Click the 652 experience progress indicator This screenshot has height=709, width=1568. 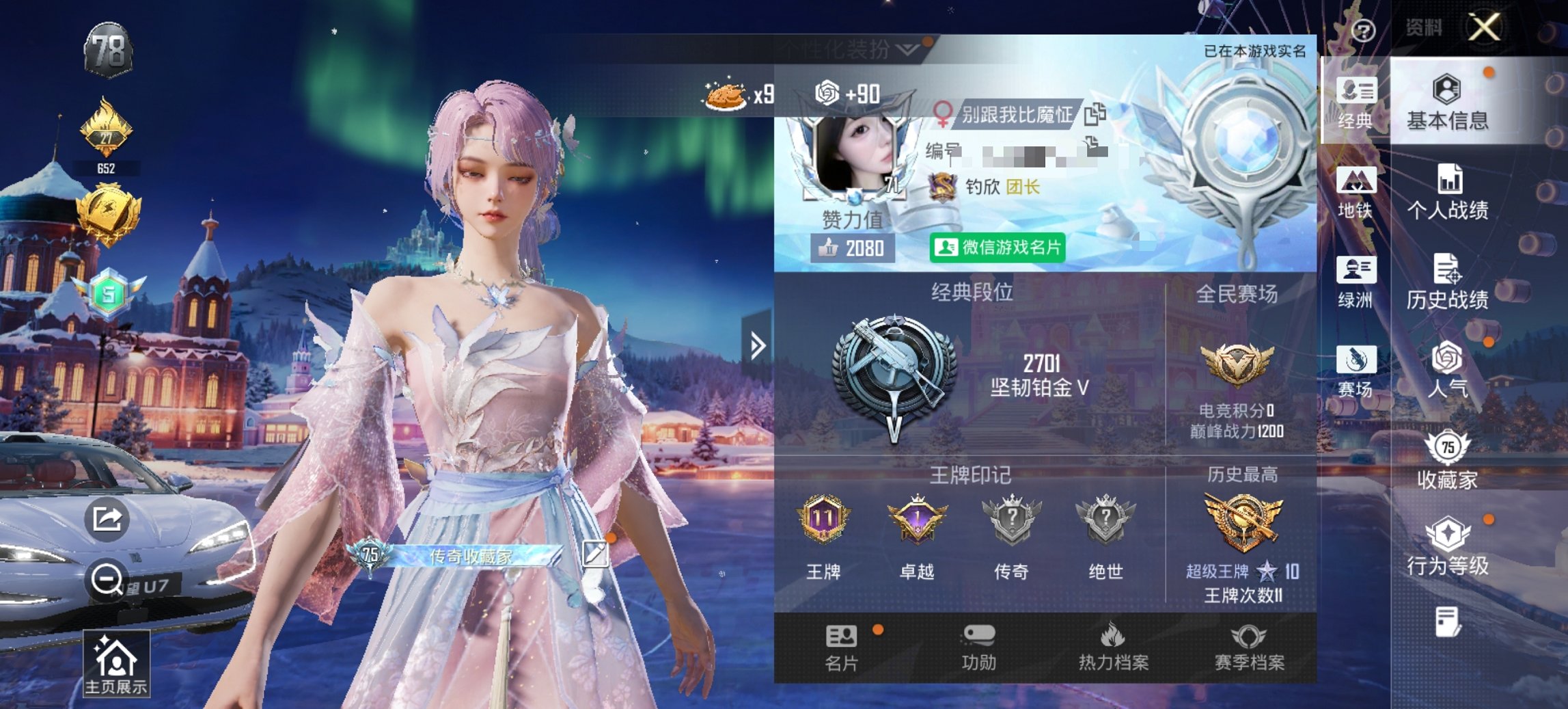[x=107, y=167]
